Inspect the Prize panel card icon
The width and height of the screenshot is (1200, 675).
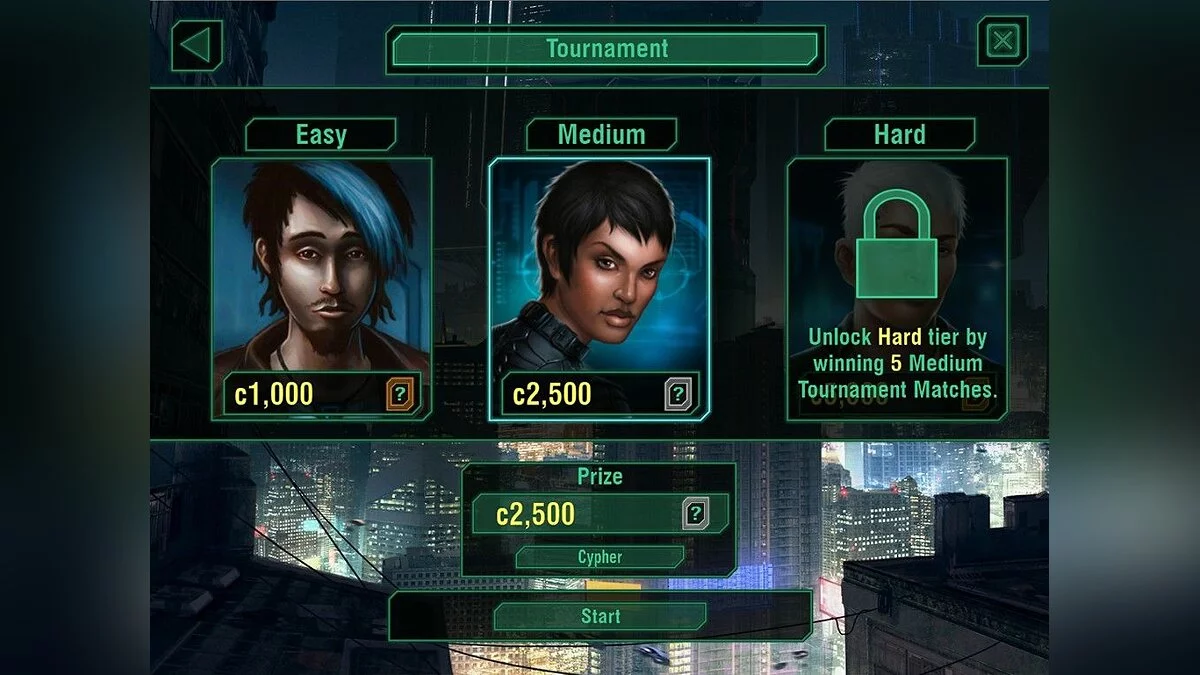click(696, 515)
